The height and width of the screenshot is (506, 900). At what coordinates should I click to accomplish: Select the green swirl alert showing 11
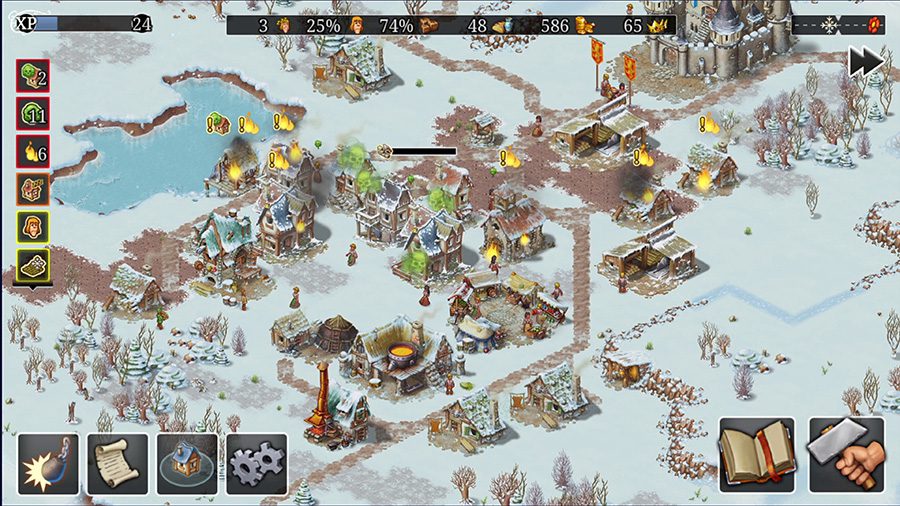coord(33,114)
